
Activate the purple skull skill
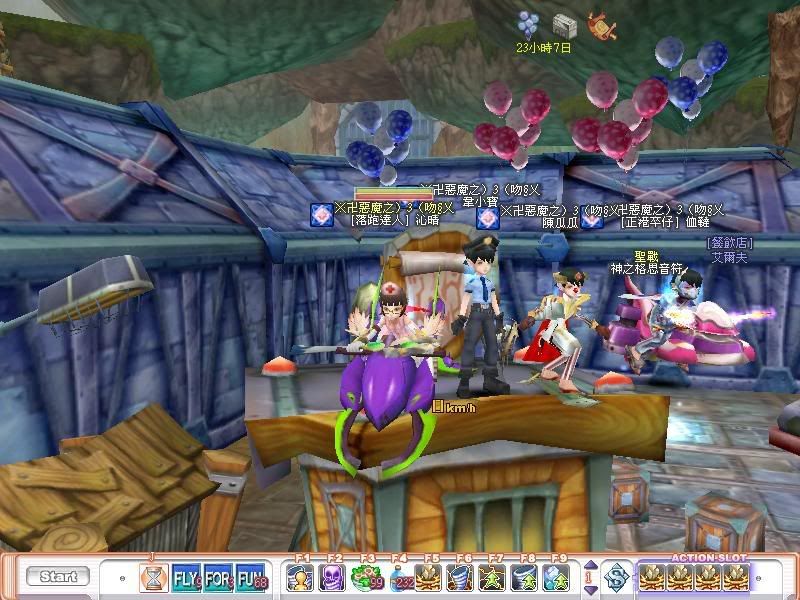pos(332,577)
